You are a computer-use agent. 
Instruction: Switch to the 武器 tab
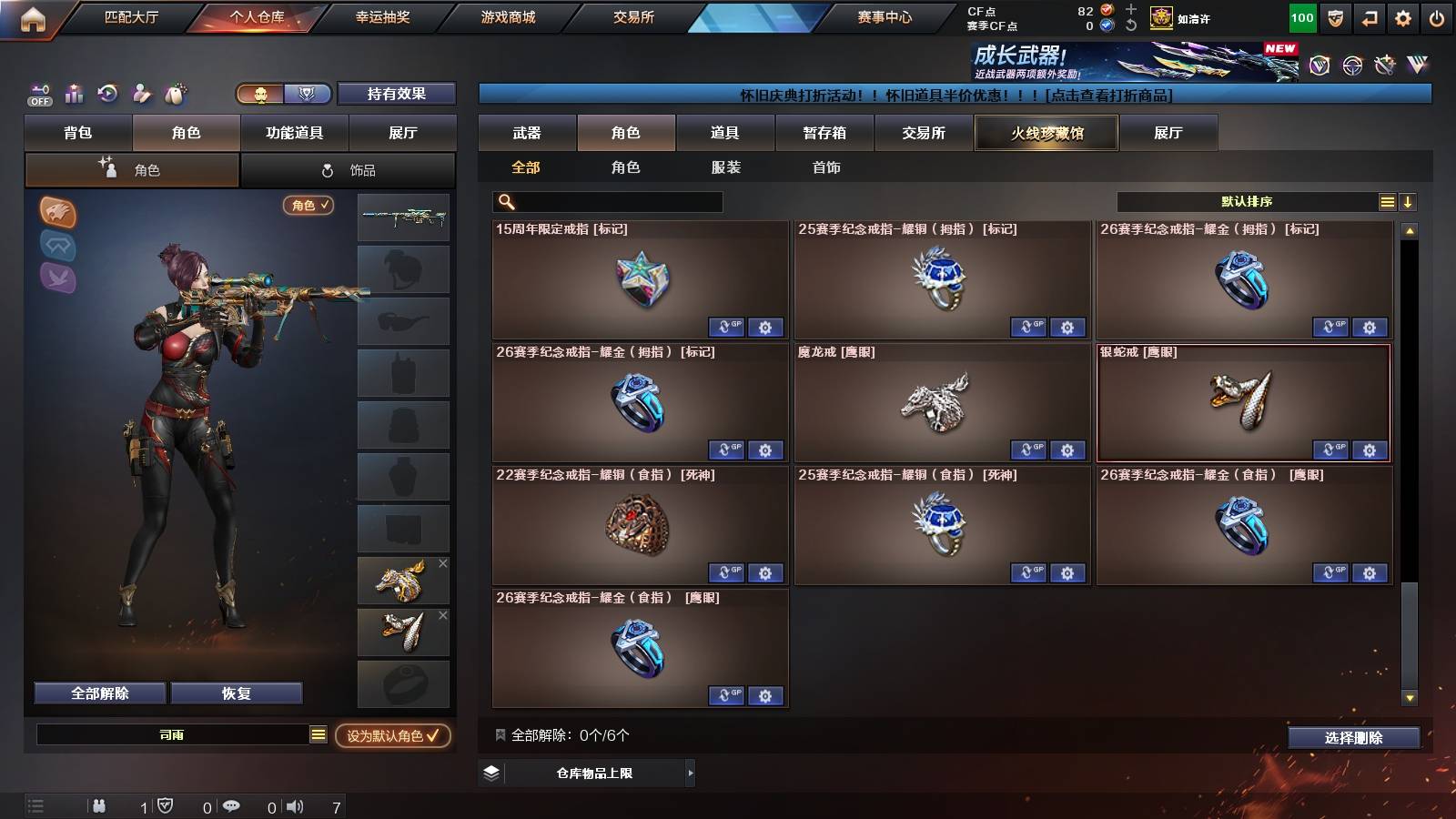pos(528,133)
